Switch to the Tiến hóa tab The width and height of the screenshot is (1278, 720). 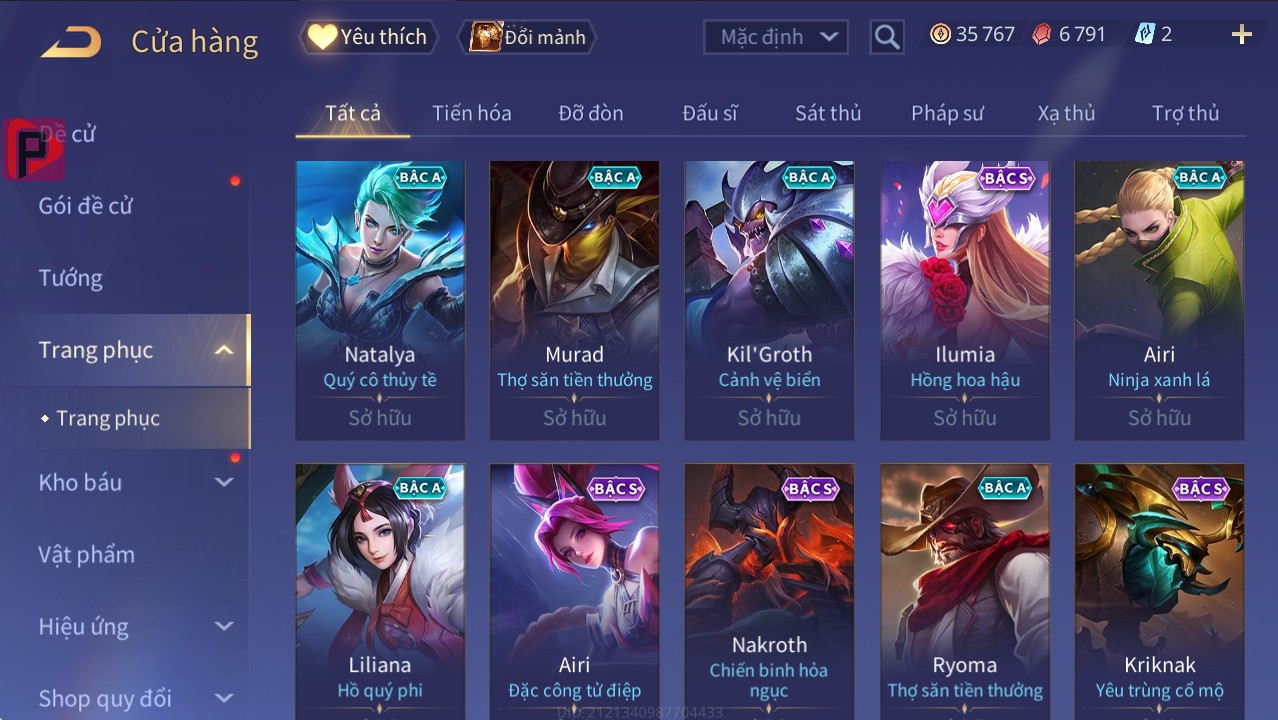tap(471, 113)
